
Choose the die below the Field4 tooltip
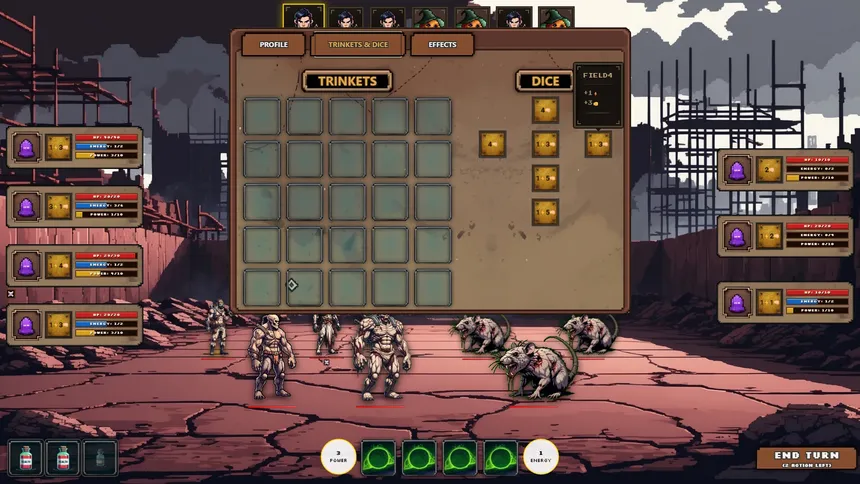point(598,144)
